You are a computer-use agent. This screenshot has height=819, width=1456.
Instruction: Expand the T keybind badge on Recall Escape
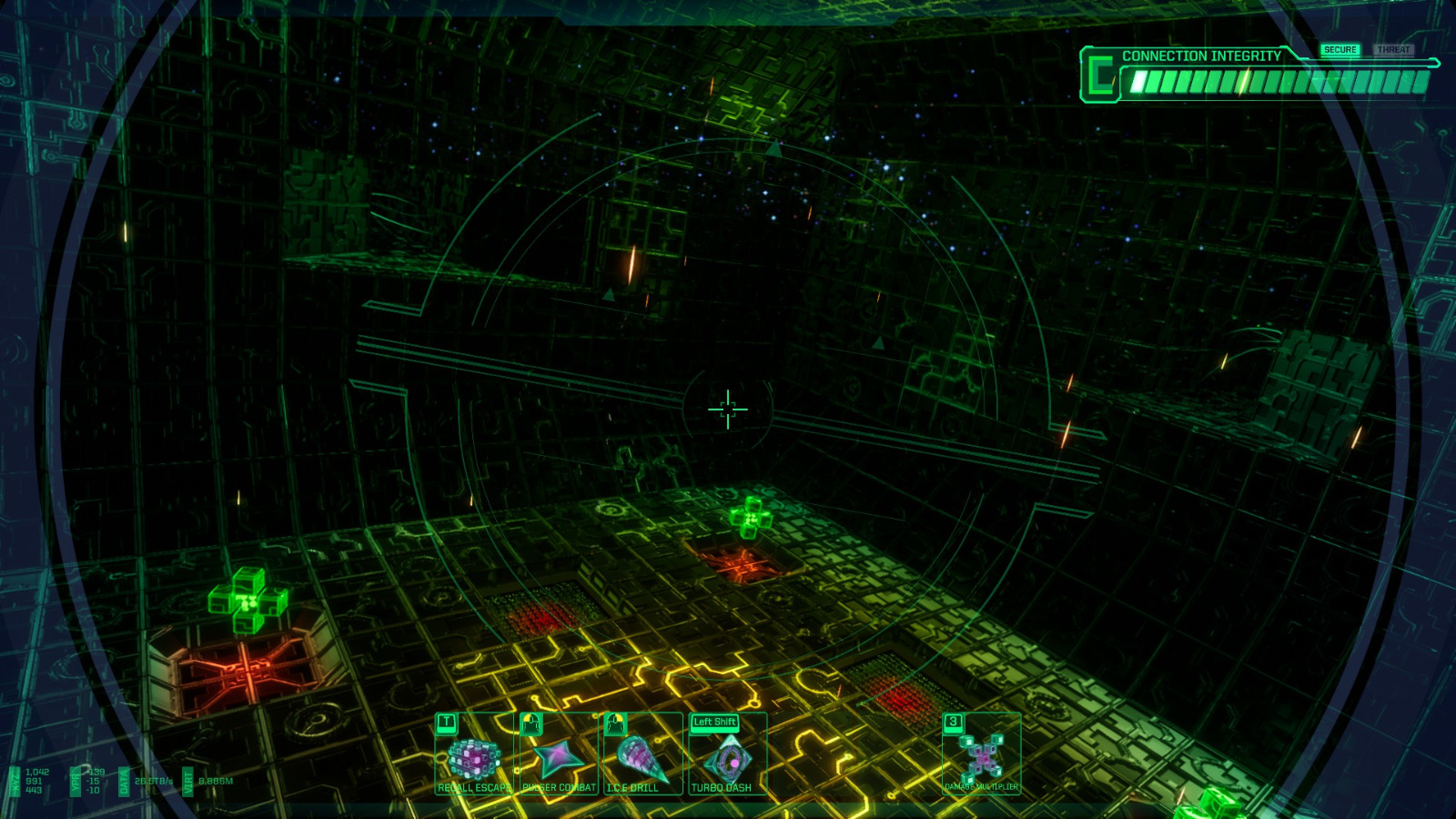pos(445,722)
